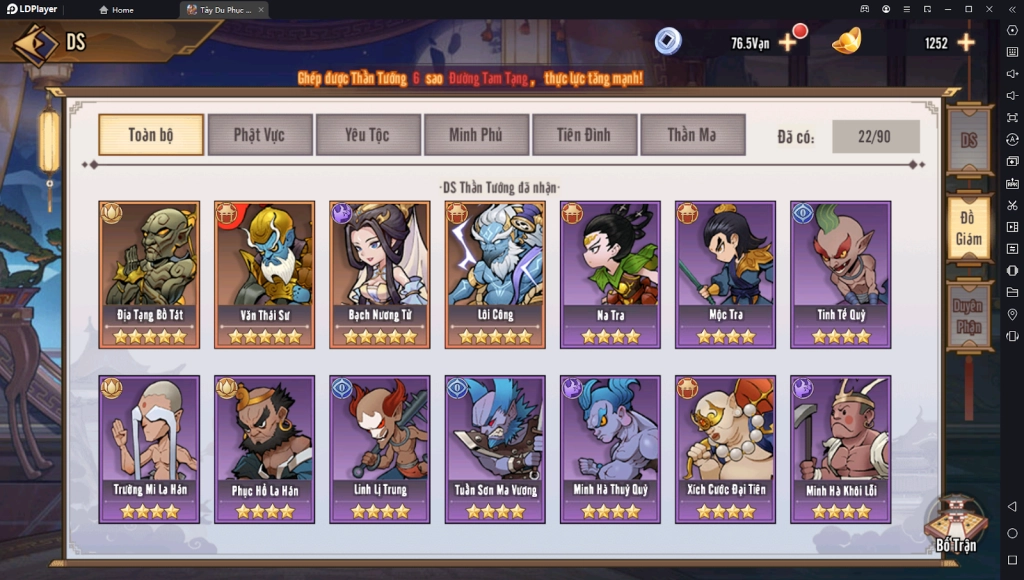Show the Thần Ma faction tab
Image resolution: width=1024 pixels, height=580 pixels.
[x=692, y=135]
